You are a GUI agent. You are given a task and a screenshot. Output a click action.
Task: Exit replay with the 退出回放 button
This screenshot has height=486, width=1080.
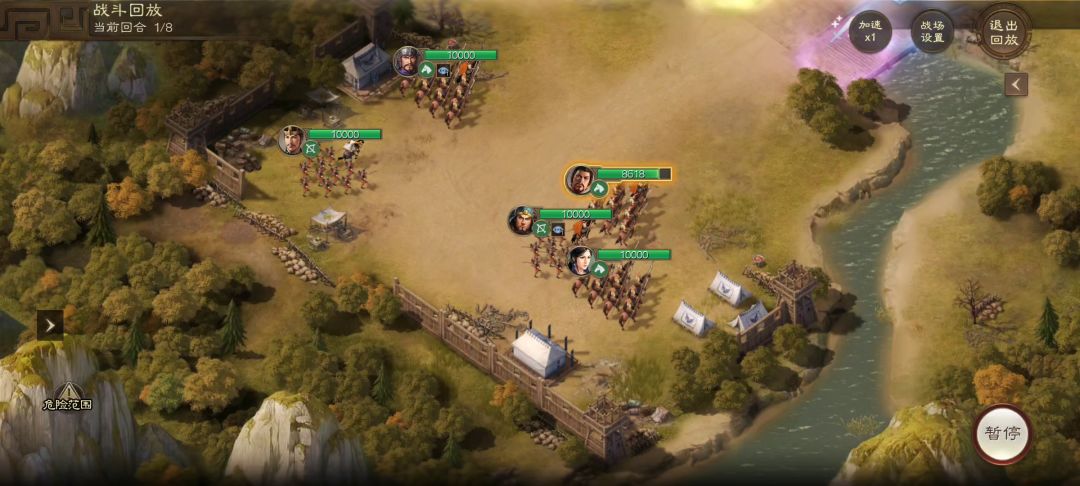pos(1003,32)
